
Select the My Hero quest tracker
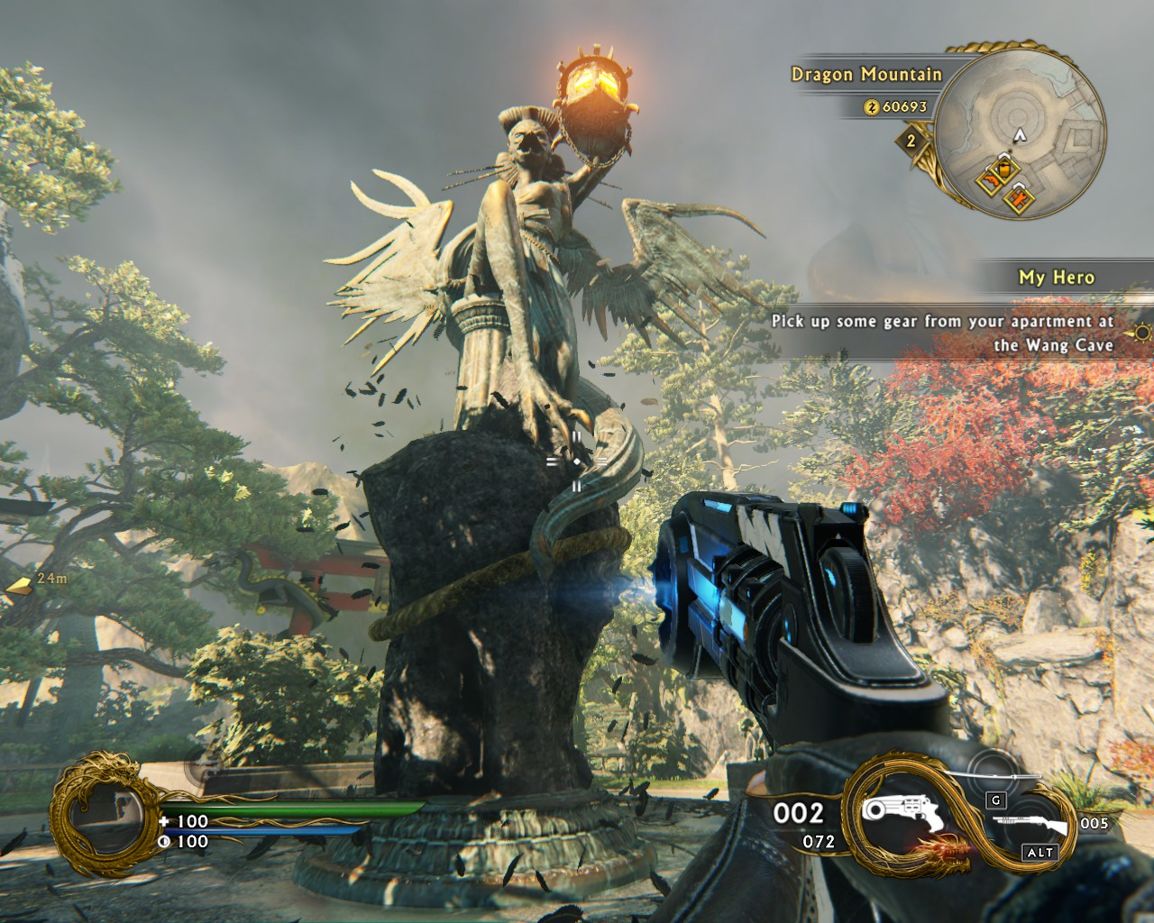tap(1056, 277)
